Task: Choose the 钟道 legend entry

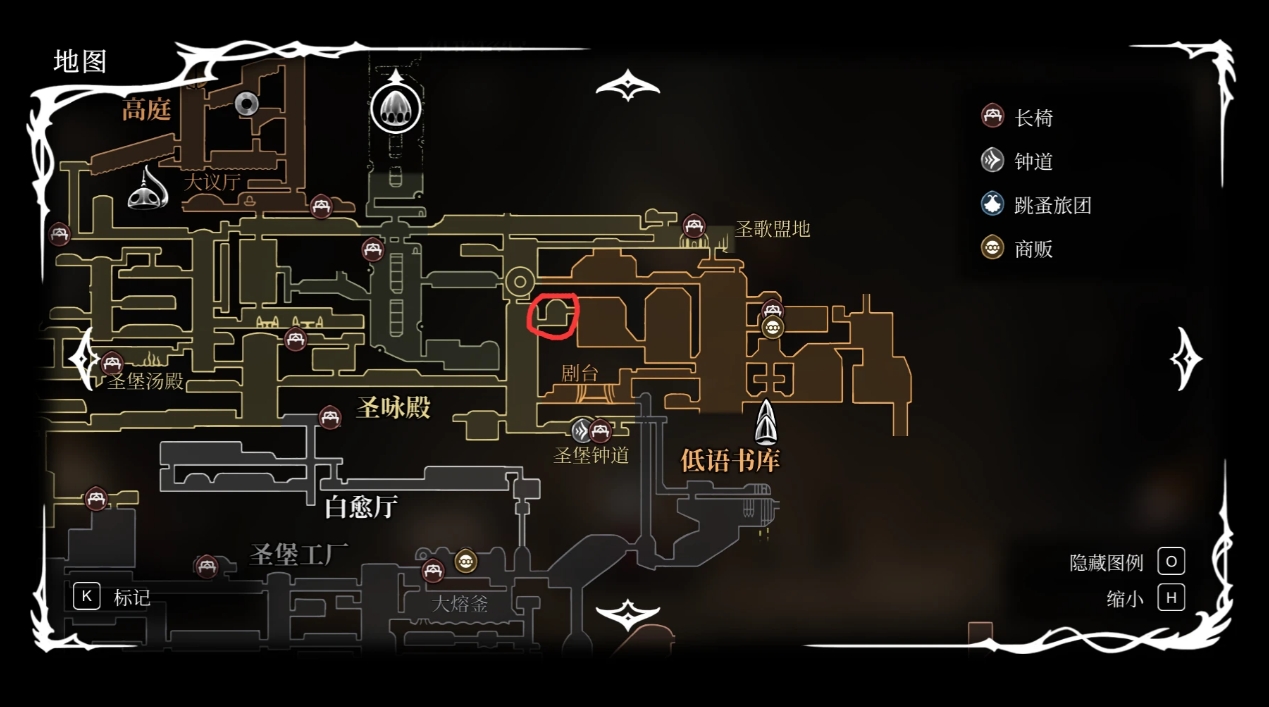Action: (x=1018, y=161)
